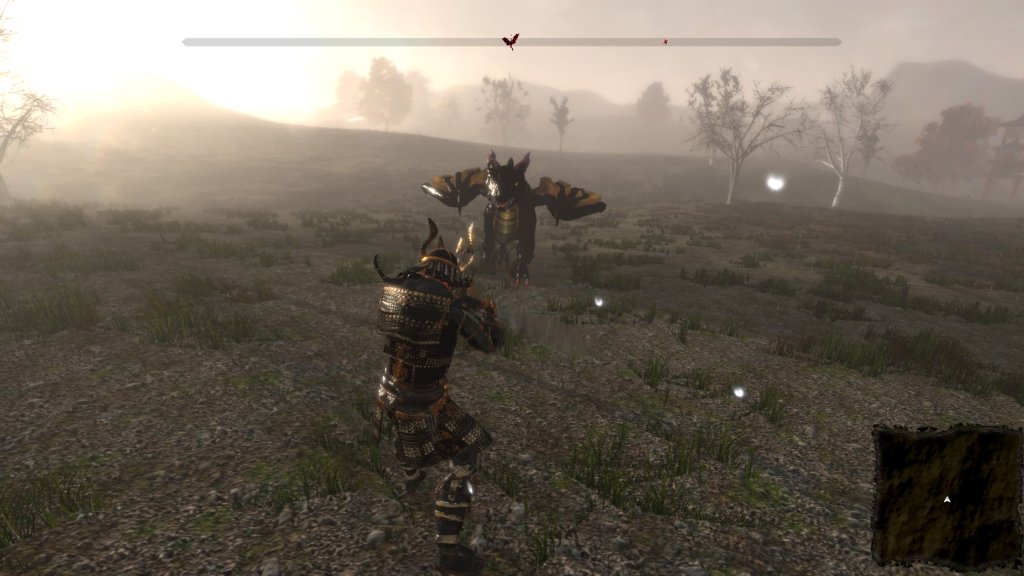Click the white player arrow on the minimap

click(946, 498)
